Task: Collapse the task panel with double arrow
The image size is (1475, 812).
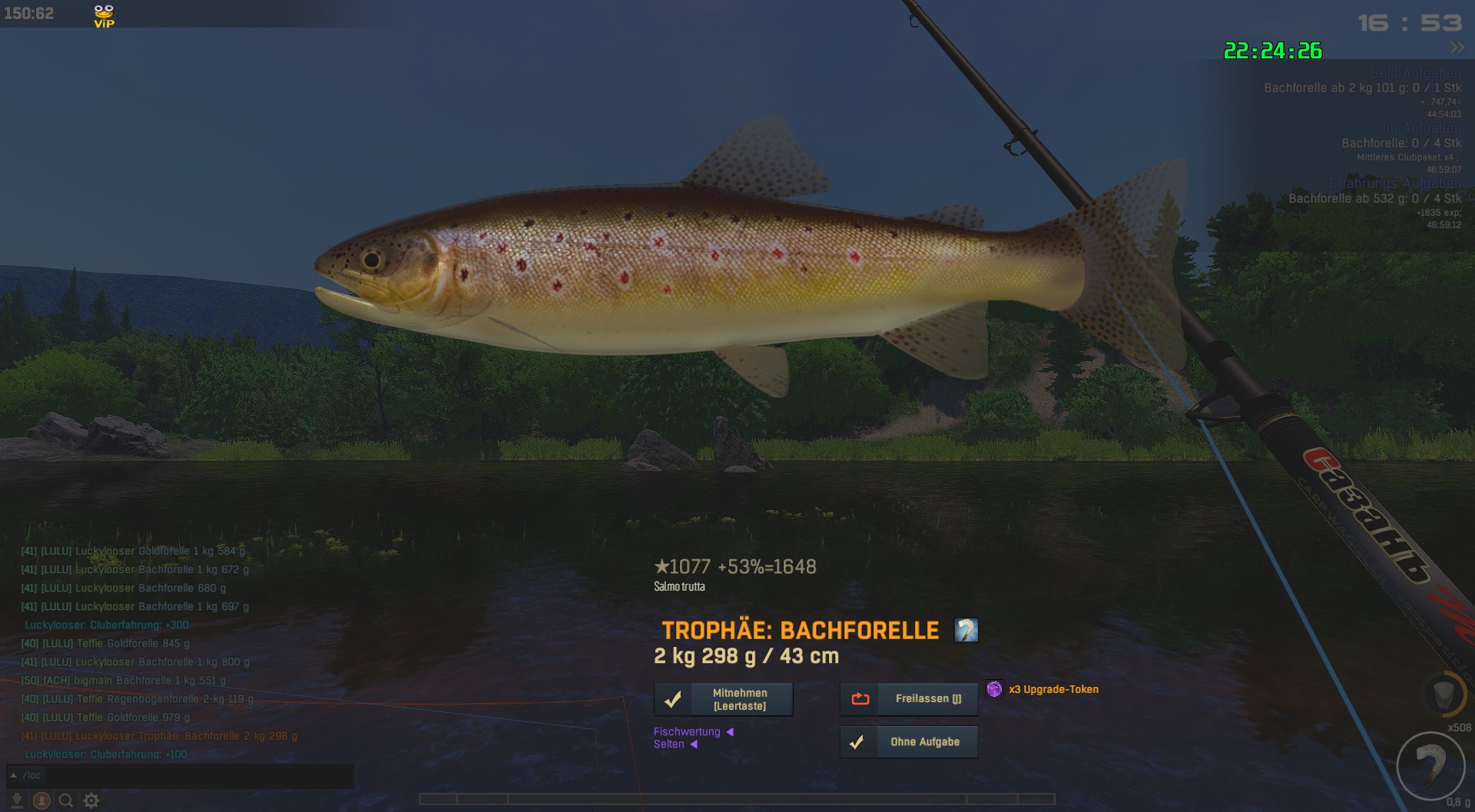Action: pos(1457,48)
